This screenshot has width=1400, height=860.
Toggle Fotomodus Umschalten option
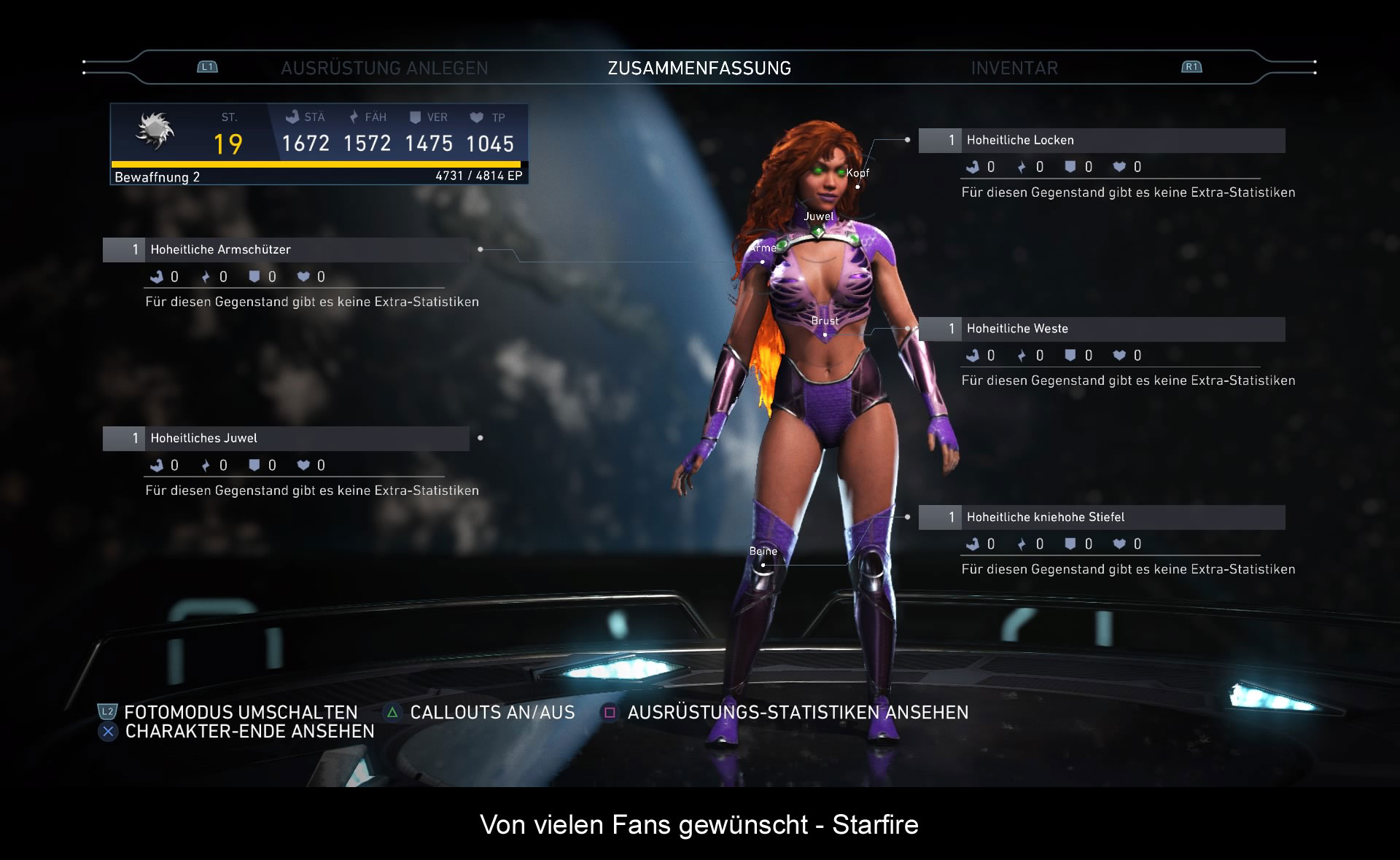tap(240, 712)
